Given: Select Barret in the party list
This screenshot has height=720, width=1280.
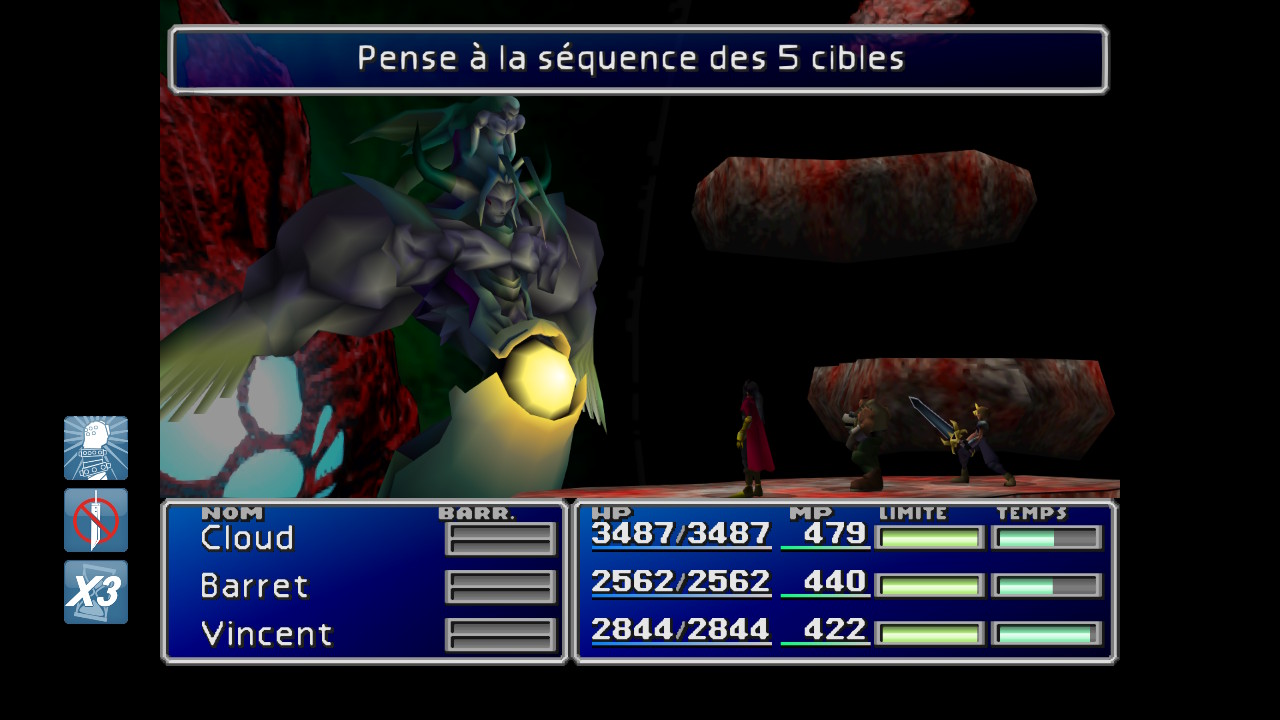Looking at the screenshot, I should [254, 586].
